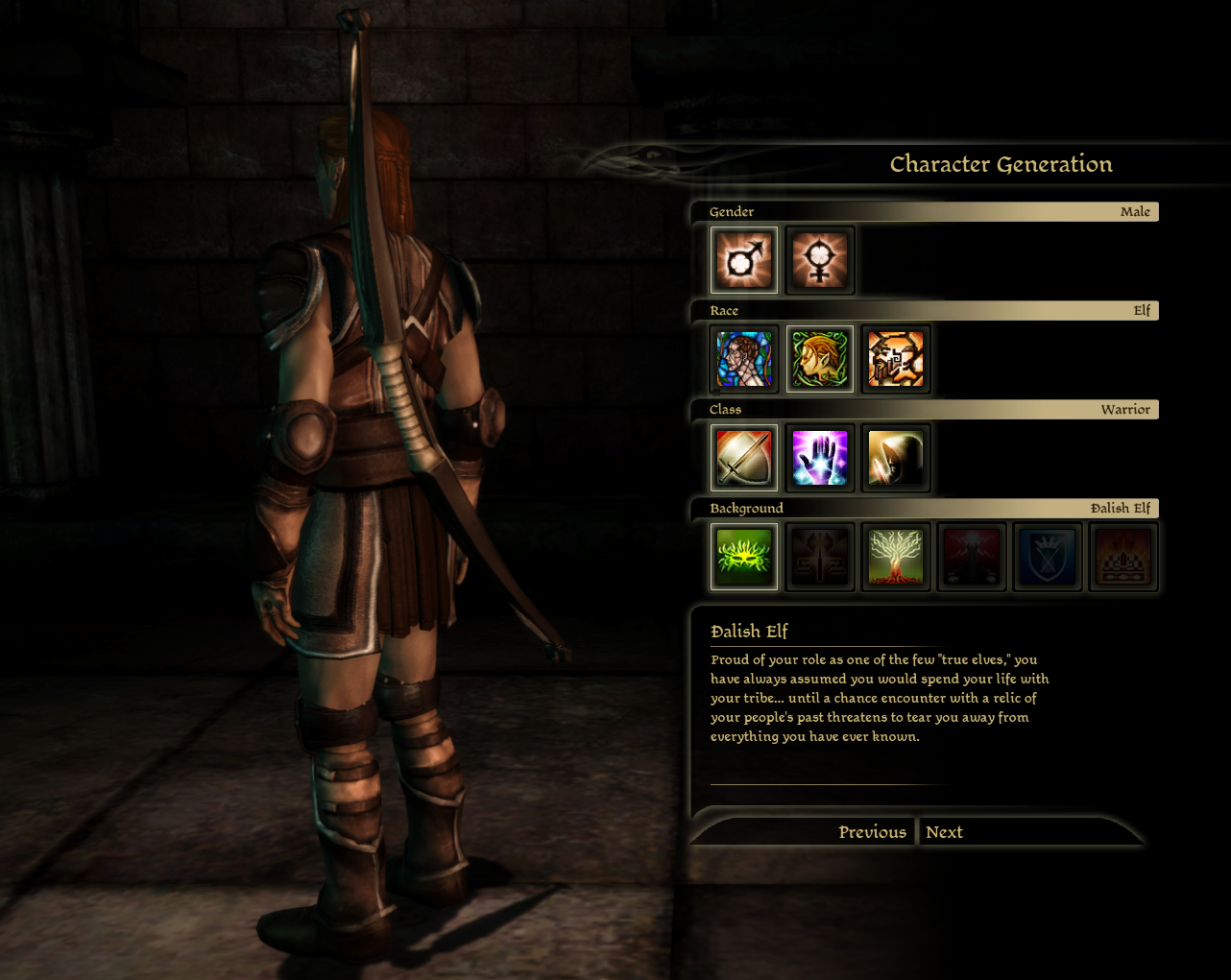Select the Mage glowing hand class icon

click(819, 457)
